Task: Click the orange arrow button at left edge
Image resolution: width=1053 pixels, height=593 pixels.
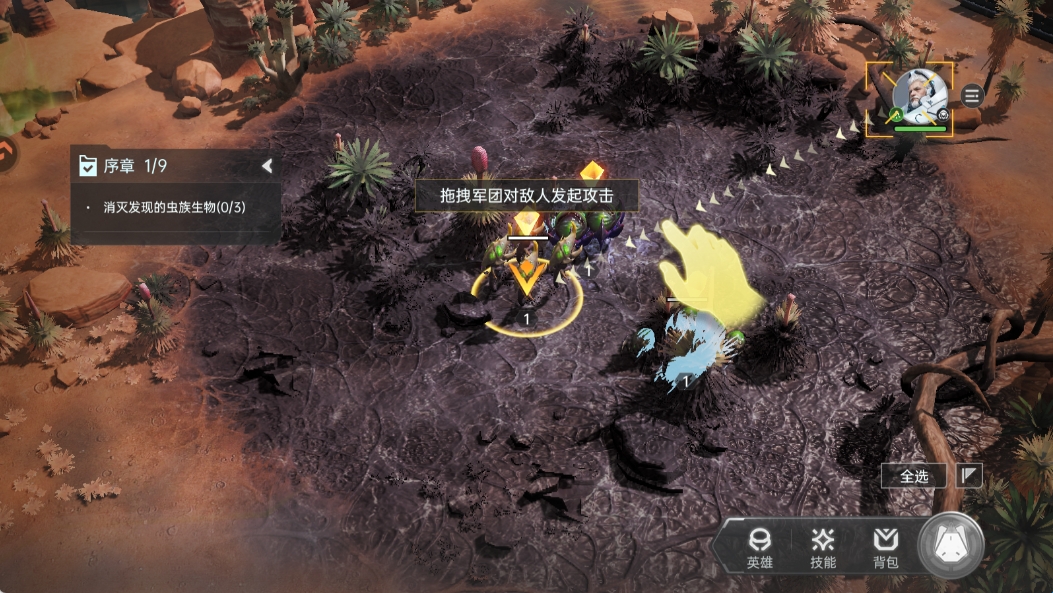Action: 6,153
